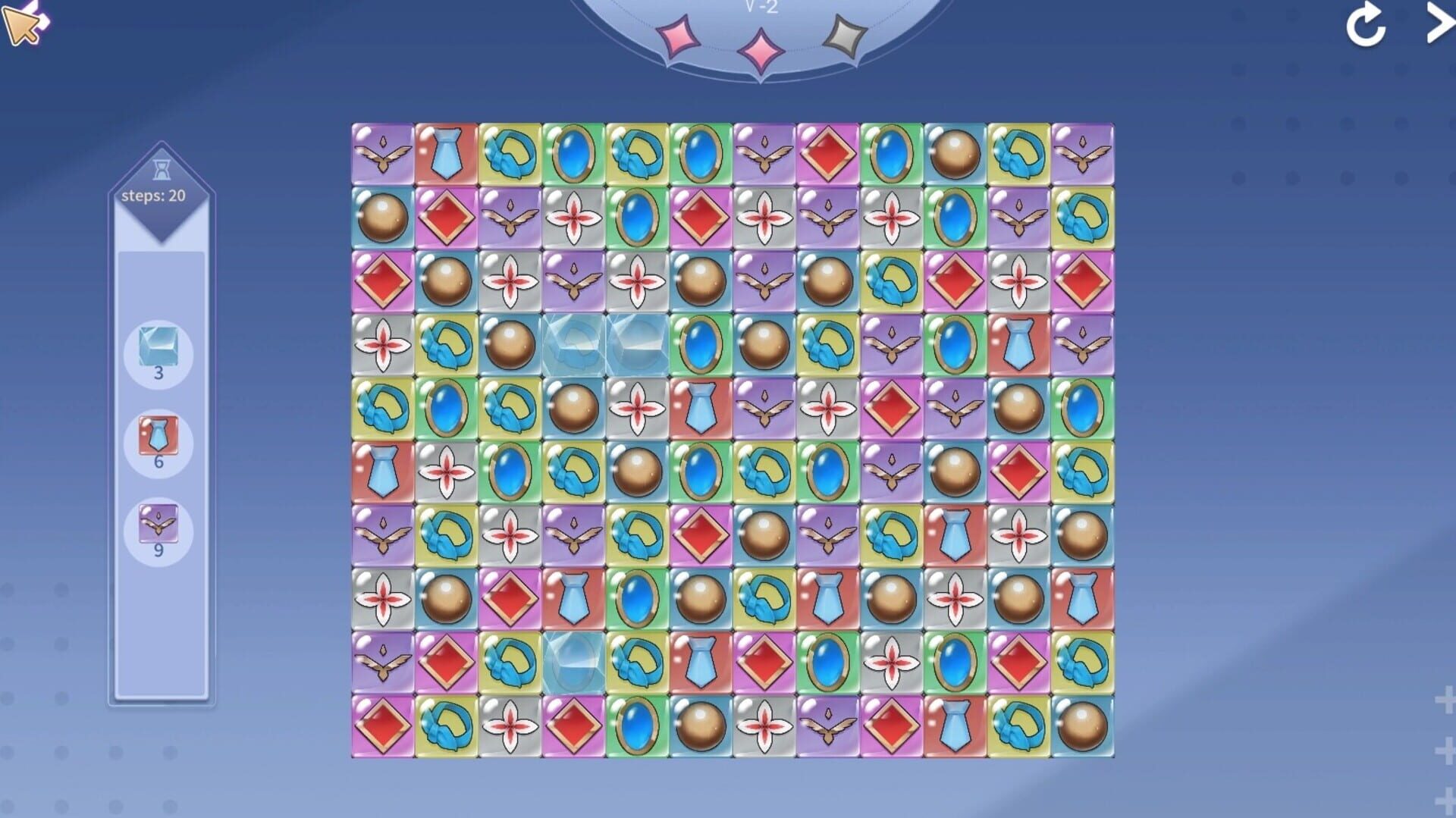The image size is (1456, 818).
Task: Click the V-2 level label at the top
Action: click(761, 7)
